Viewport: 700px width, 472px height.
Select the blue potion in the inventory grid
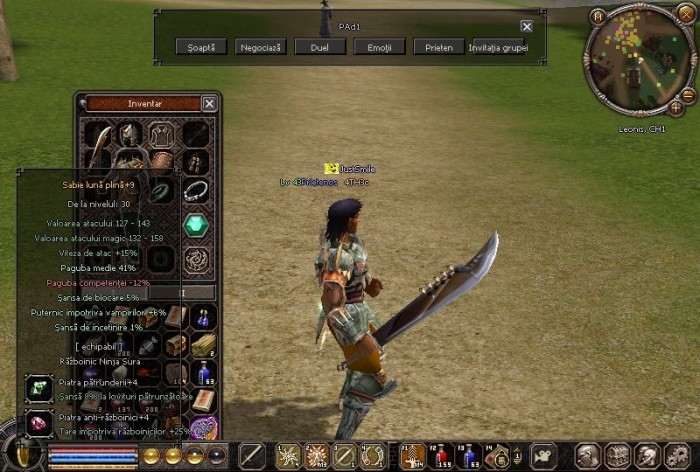204,372
